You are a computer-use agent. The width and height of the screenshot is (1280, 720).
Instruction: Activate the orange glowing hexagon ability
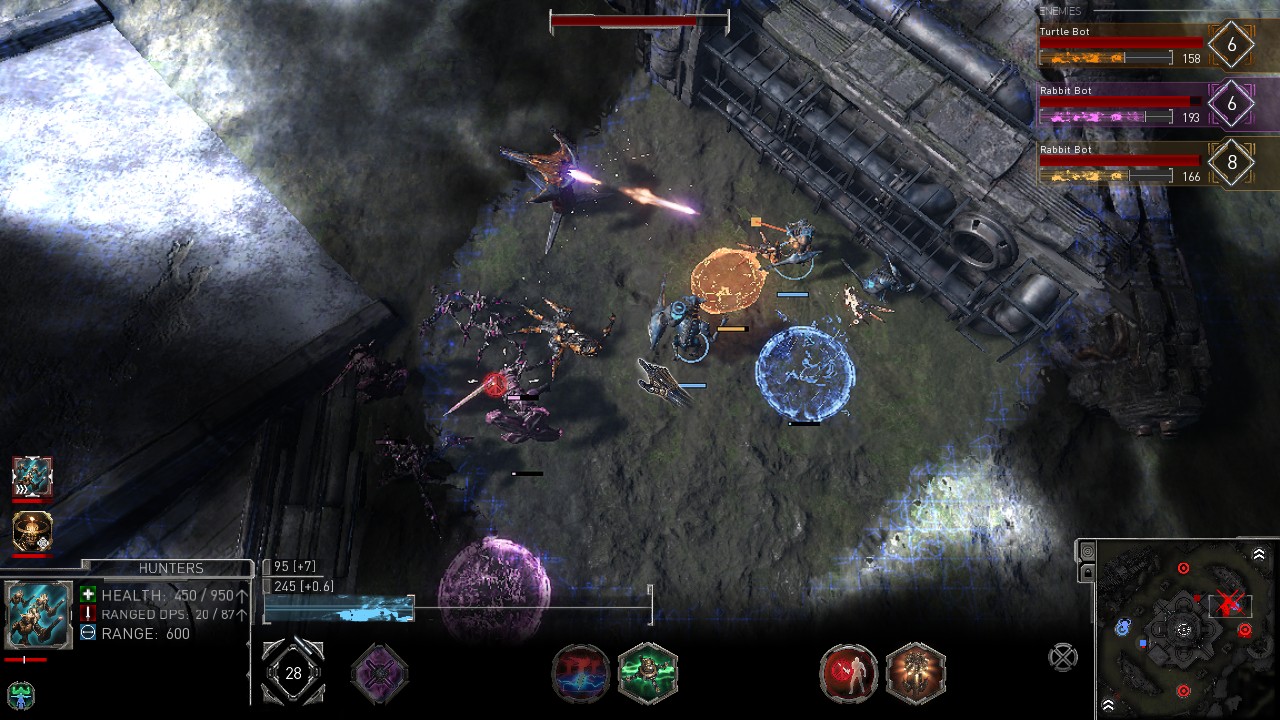(916, 673)
